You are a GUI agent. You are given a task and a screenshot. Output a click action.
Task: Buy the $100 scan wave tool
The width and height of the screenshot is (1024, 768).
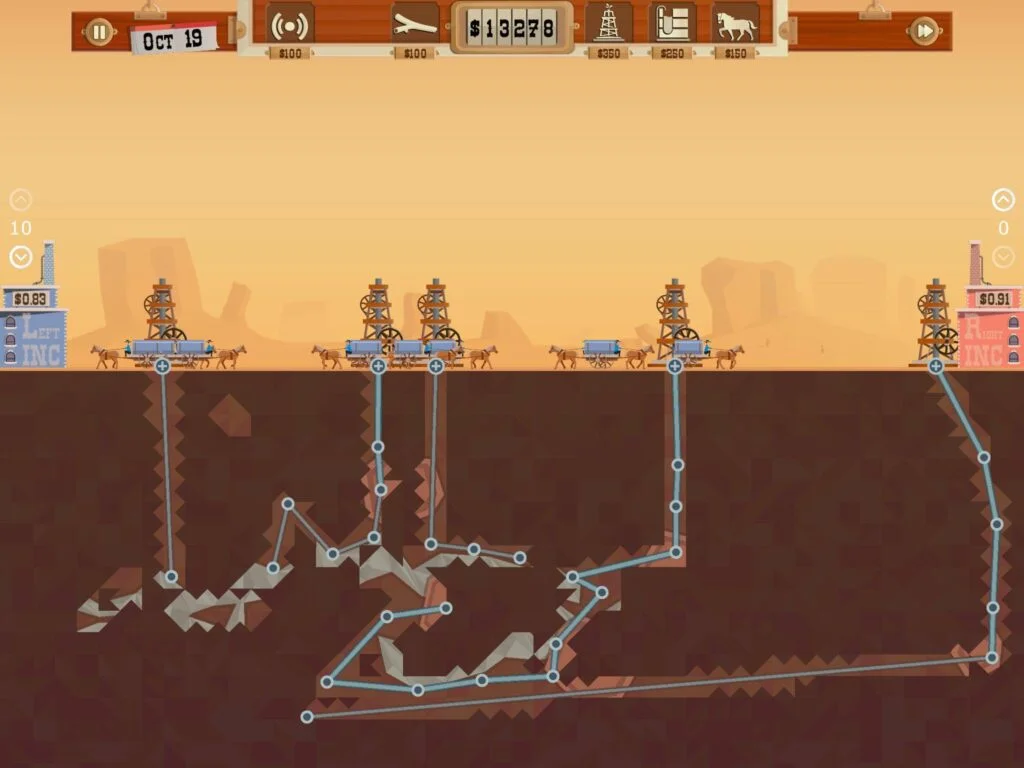tap(290, 25)
